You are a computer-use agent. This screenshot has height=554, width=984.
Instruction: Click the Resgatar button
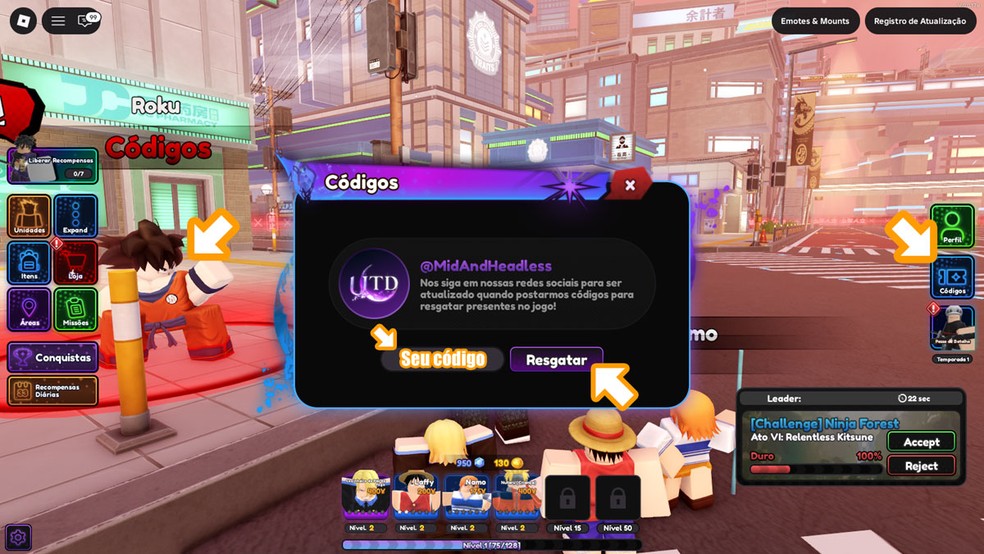[x=556, y=360]
